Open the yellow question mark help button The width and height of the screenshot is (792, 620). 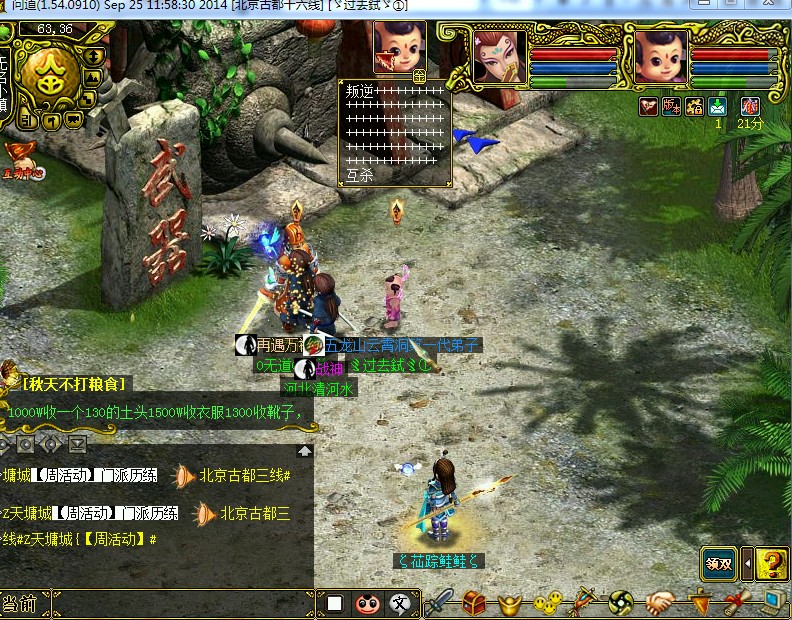click(771, 563)
